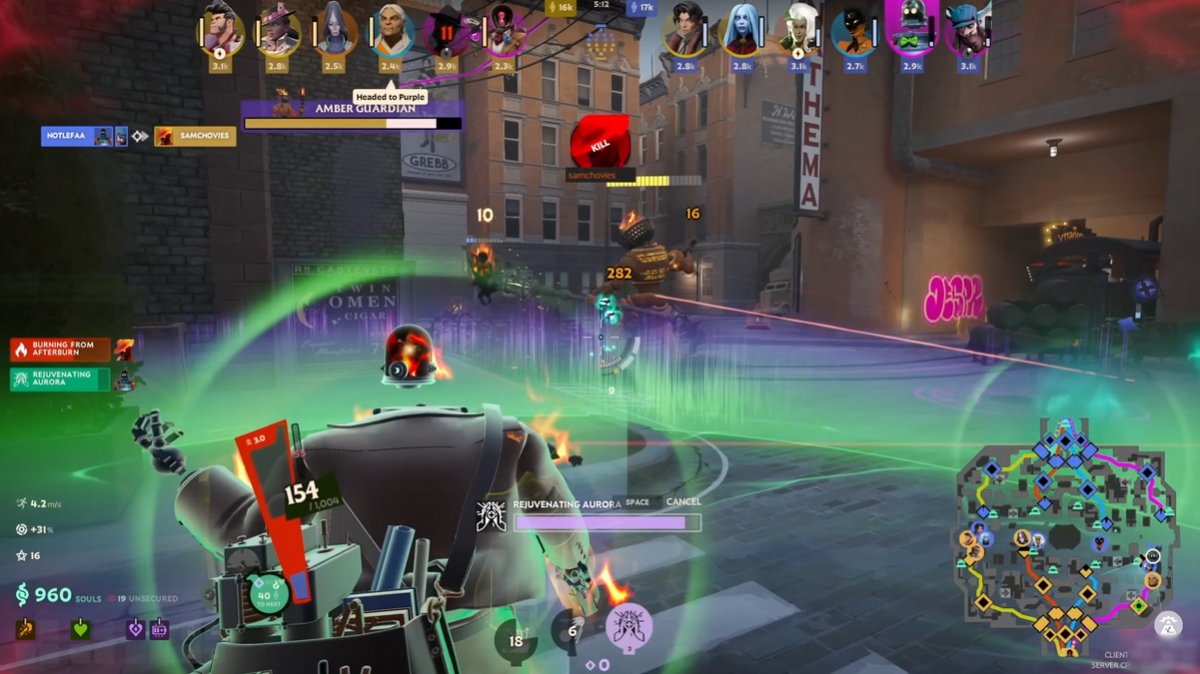This screenshot has width=1200, height=674.
Task: Select the blue-capped bearded enemy portrait
Action: (967, 32)
